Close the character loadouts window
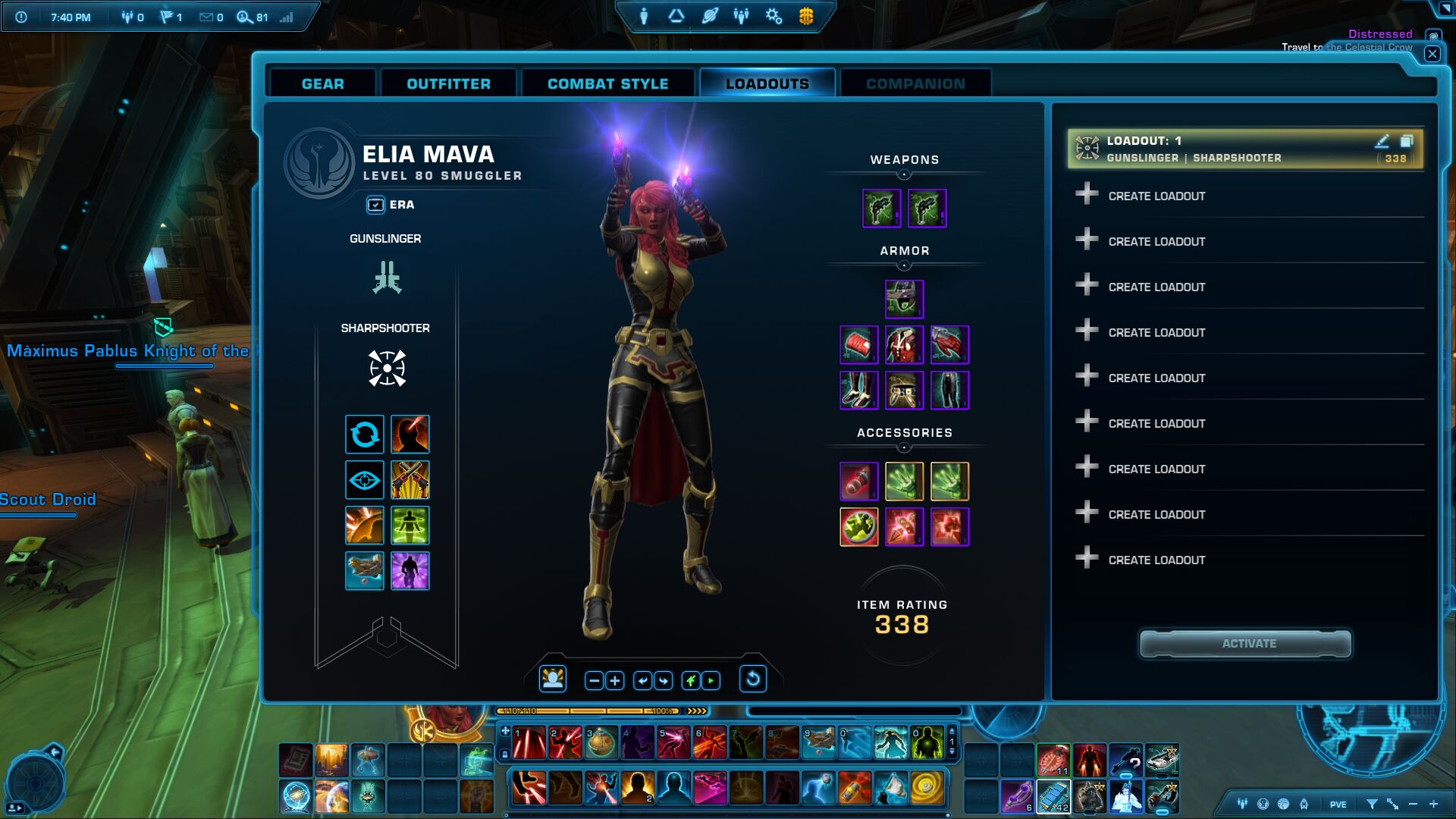Viewport: 1456px width, 819px height. (1432, 54)
